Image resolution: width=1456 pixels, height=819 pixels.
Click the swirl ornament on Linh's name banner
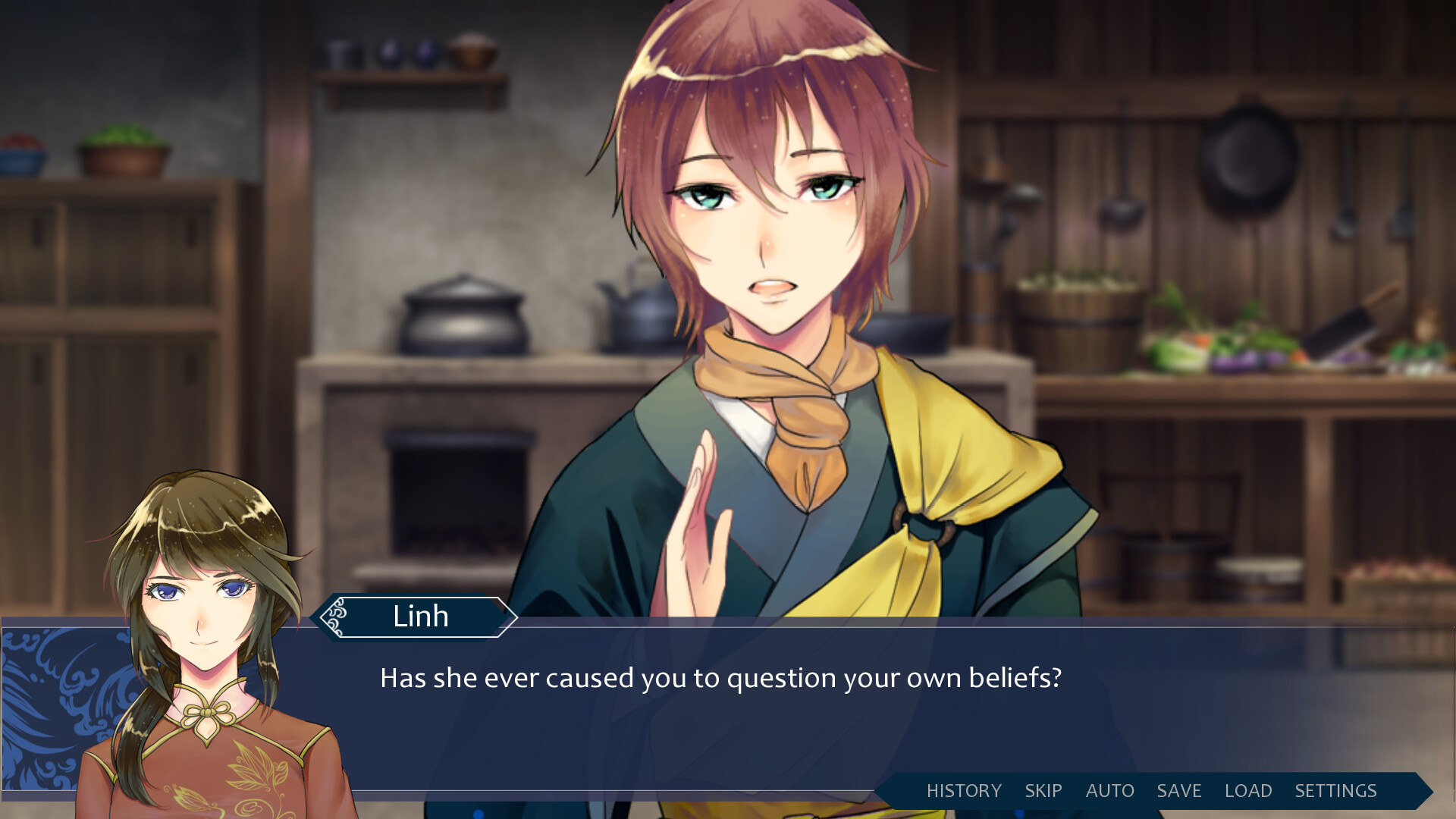[336, 617]
